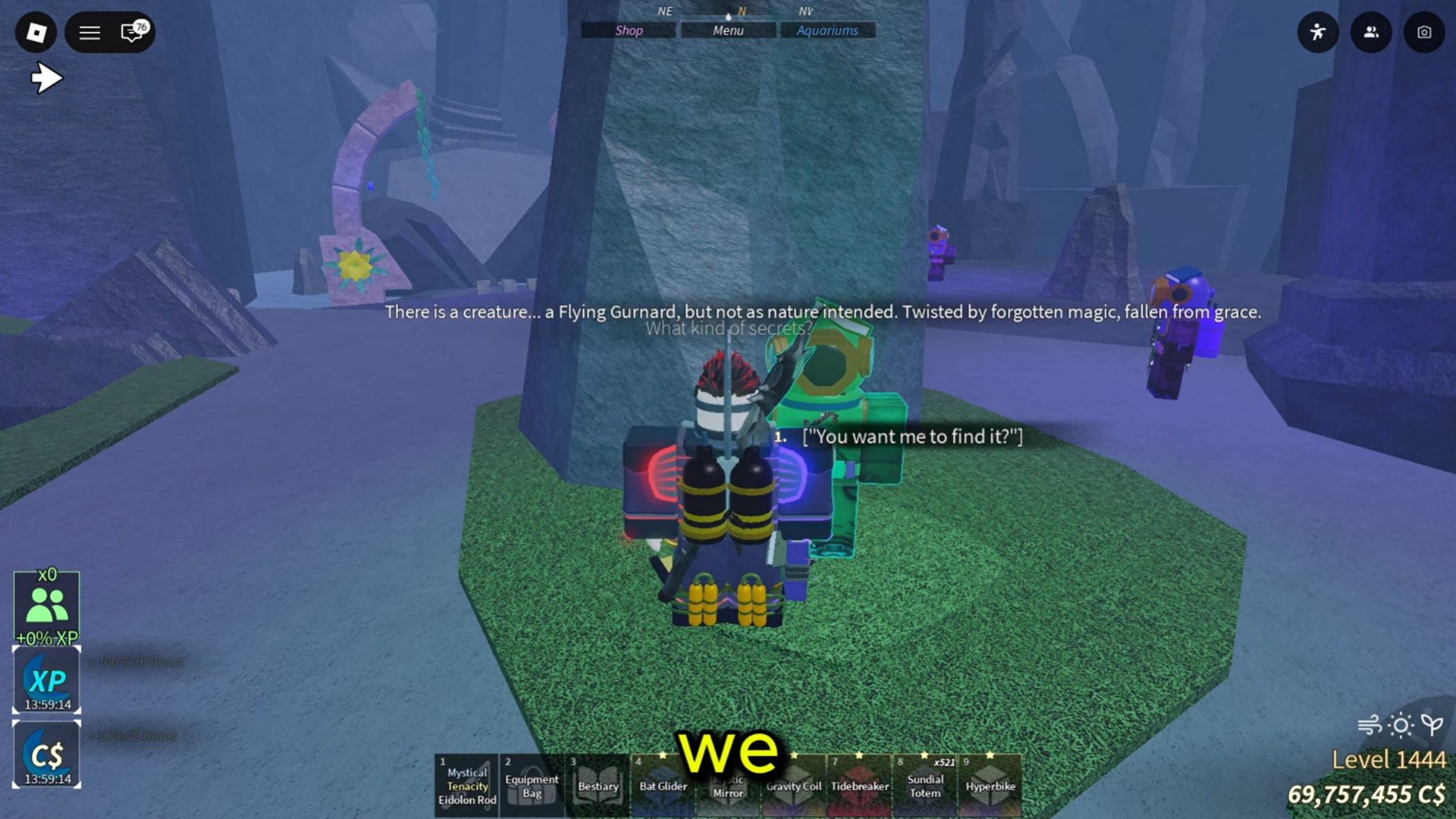Open the Roblox emotes icon top right
The height and width of the screenshot is (819, 1456).
click(x=1318, y=33)
